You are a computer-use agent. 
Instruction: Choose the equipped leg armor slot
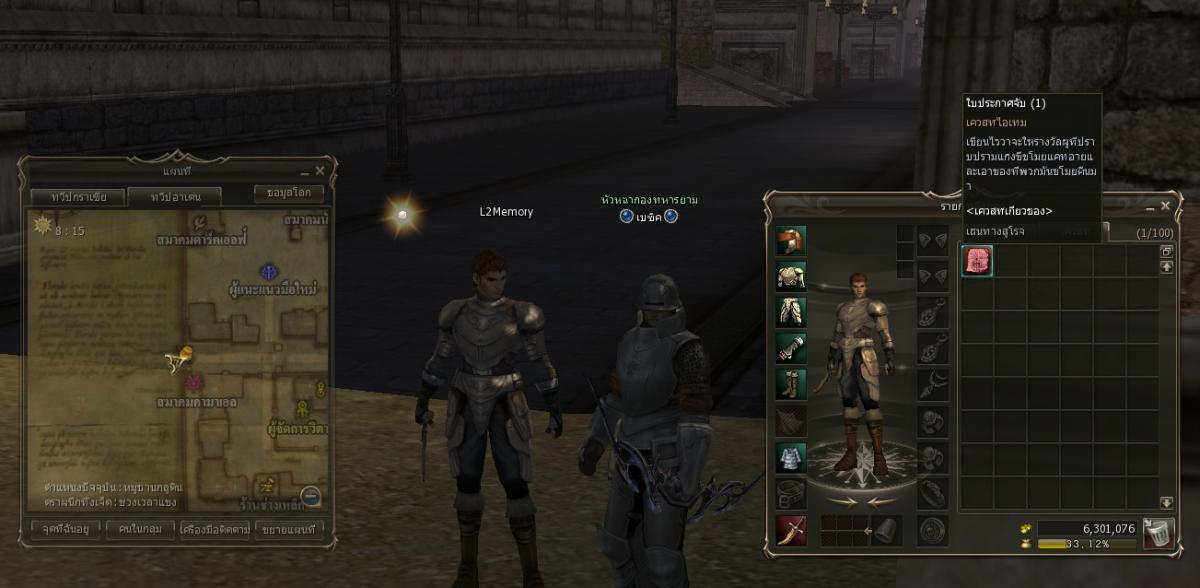[x=791, y=311]
